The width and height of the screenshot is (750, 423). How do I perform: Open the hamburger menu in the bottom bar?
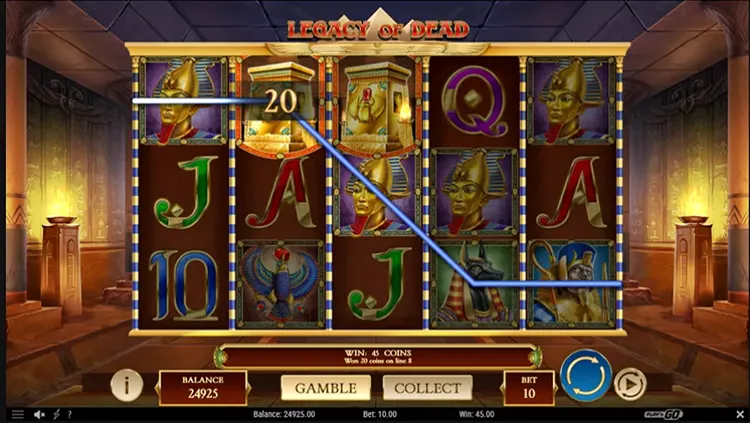coord(16,414)
